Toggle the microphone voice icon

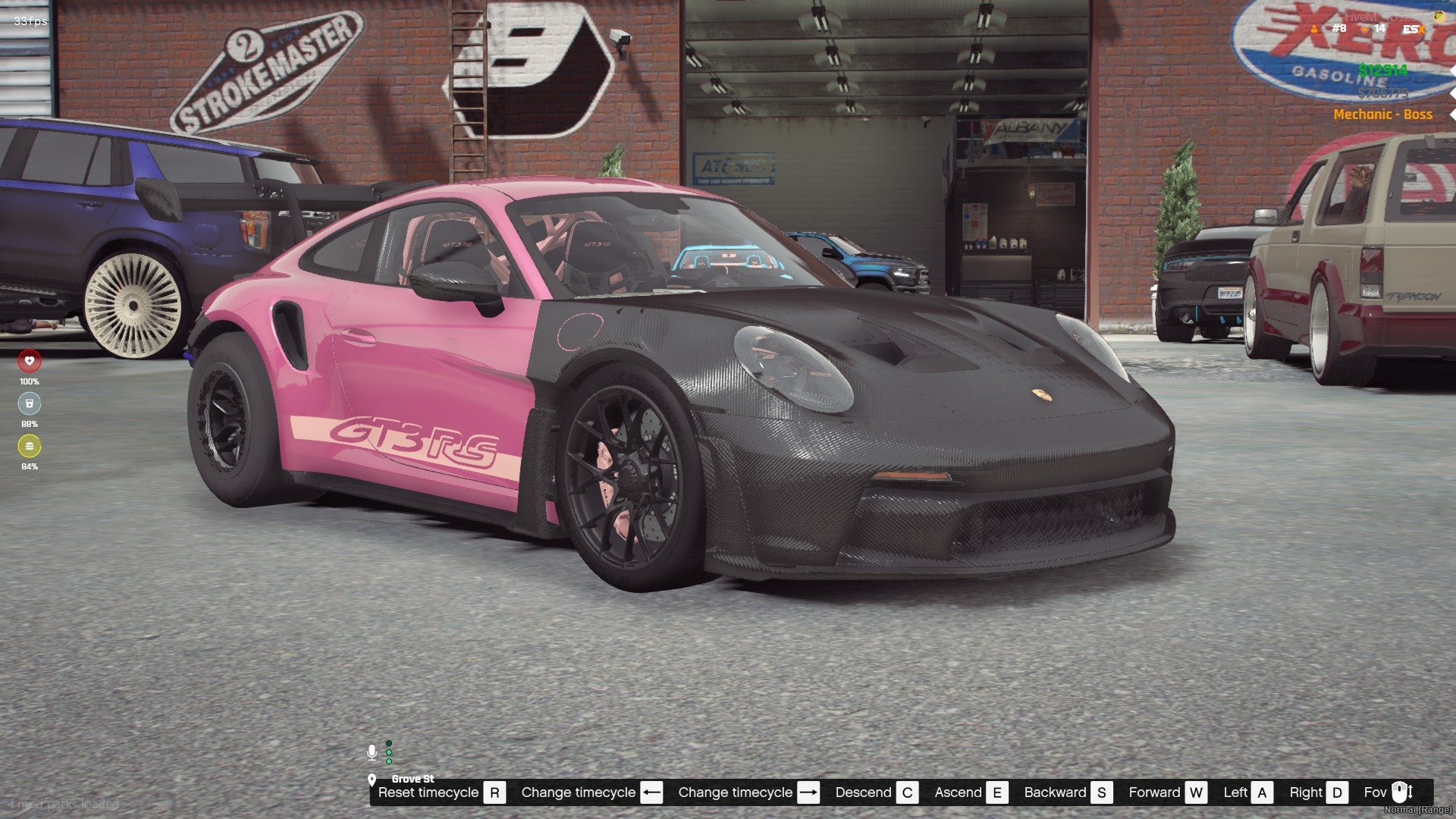point(372,752)
